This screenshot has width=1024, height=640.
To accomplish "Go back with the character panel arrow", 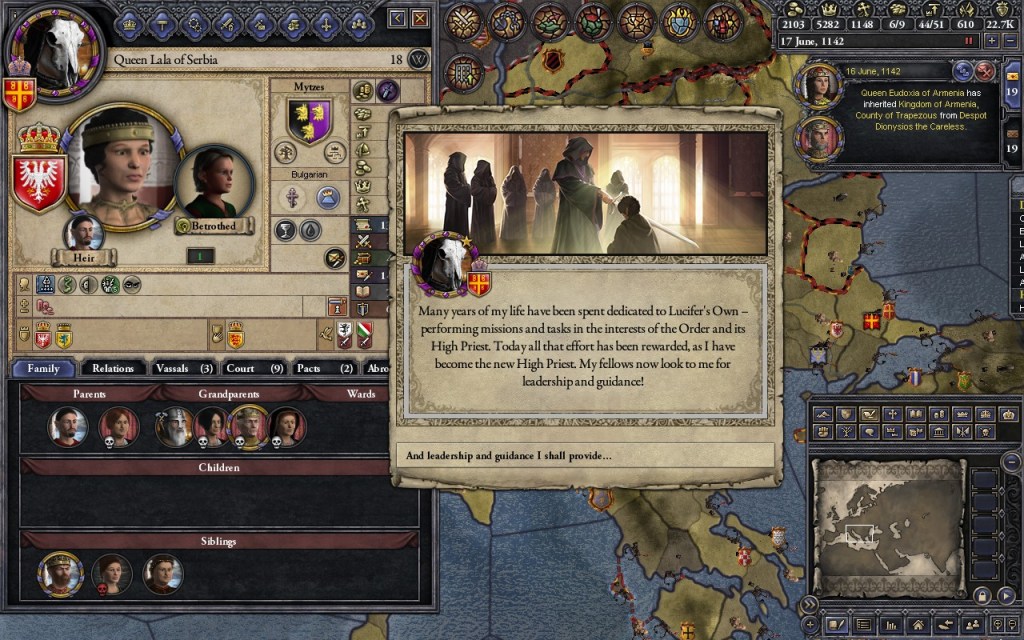I will pos(398,18).
